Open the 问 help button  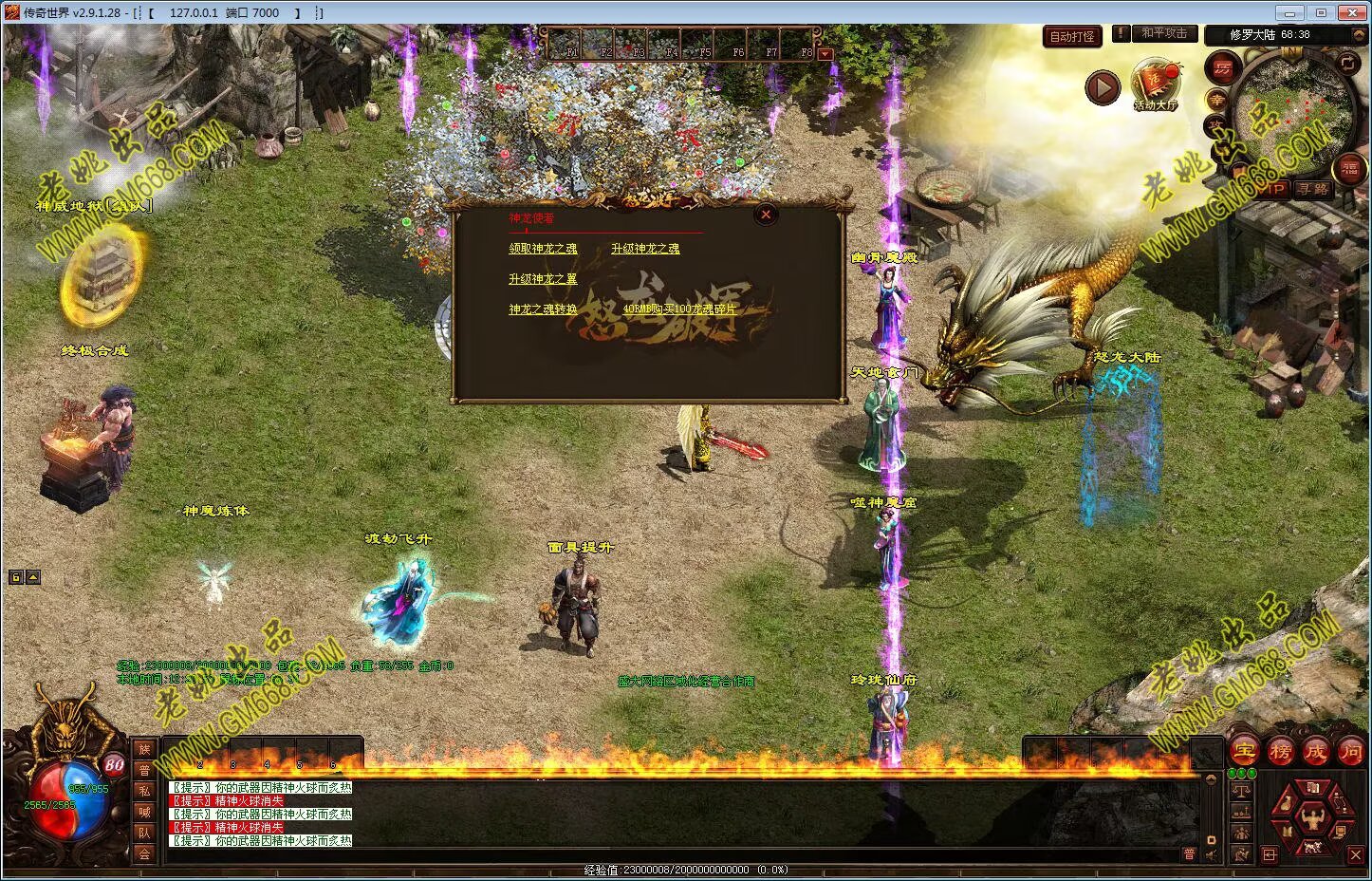(x=1350, y=751)
